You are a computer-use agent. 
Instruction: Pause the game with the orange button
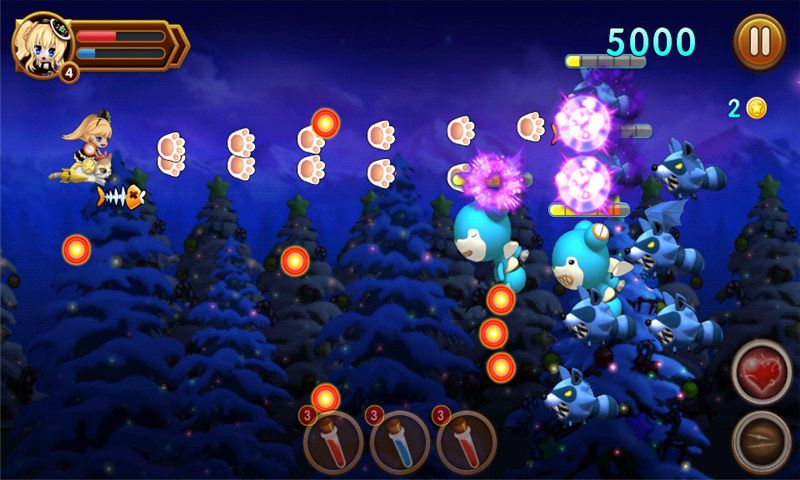click(759, 42)
